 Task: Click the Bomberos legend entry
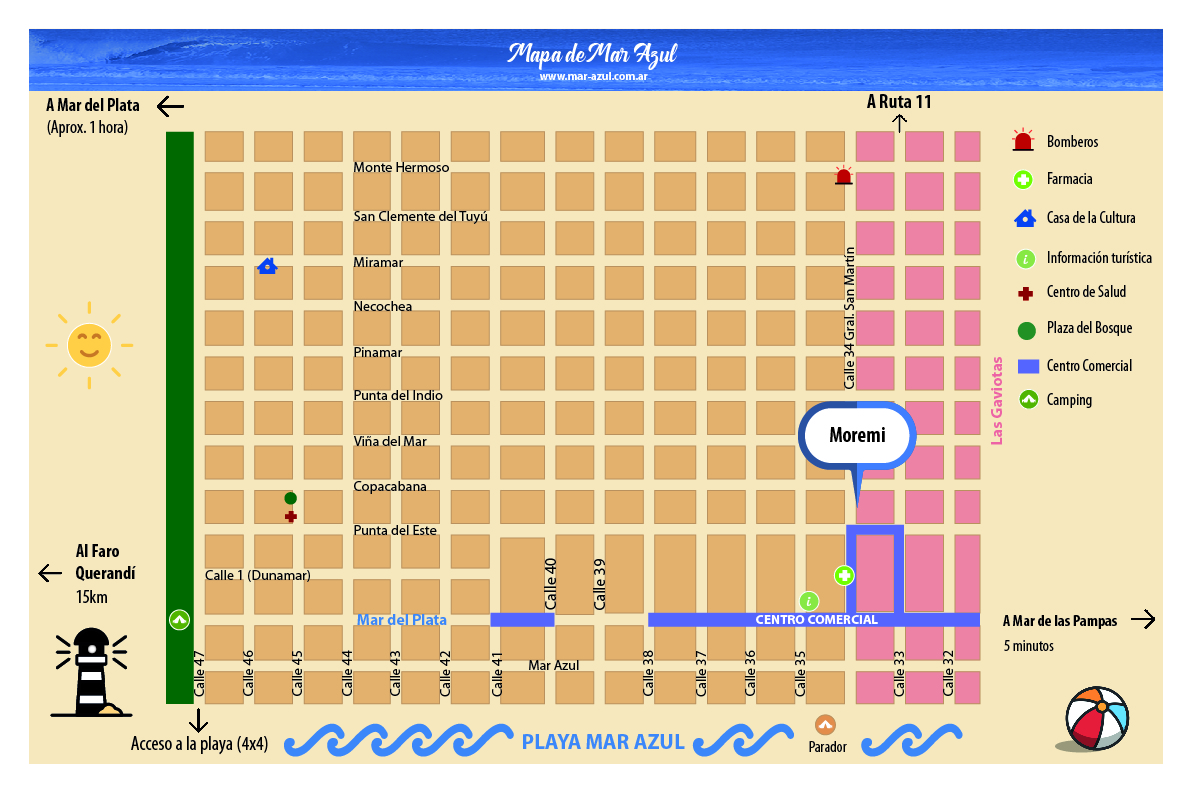1072,142
